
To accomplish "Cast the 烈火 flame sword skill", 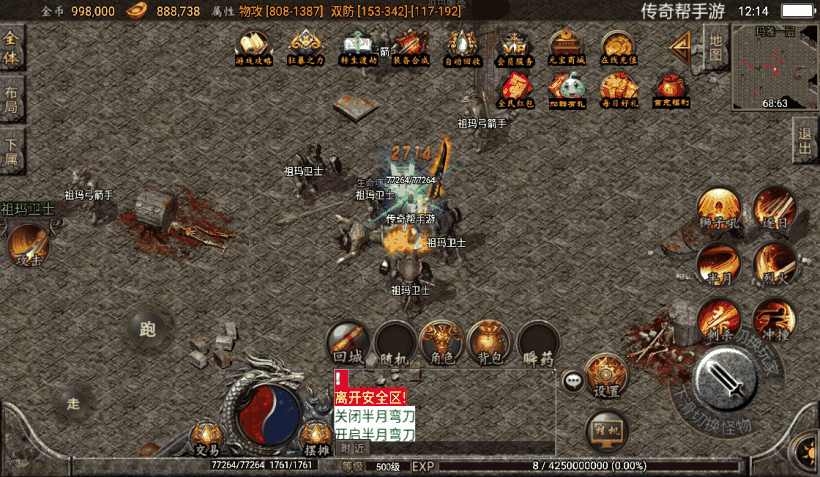I will click(775, 264).
